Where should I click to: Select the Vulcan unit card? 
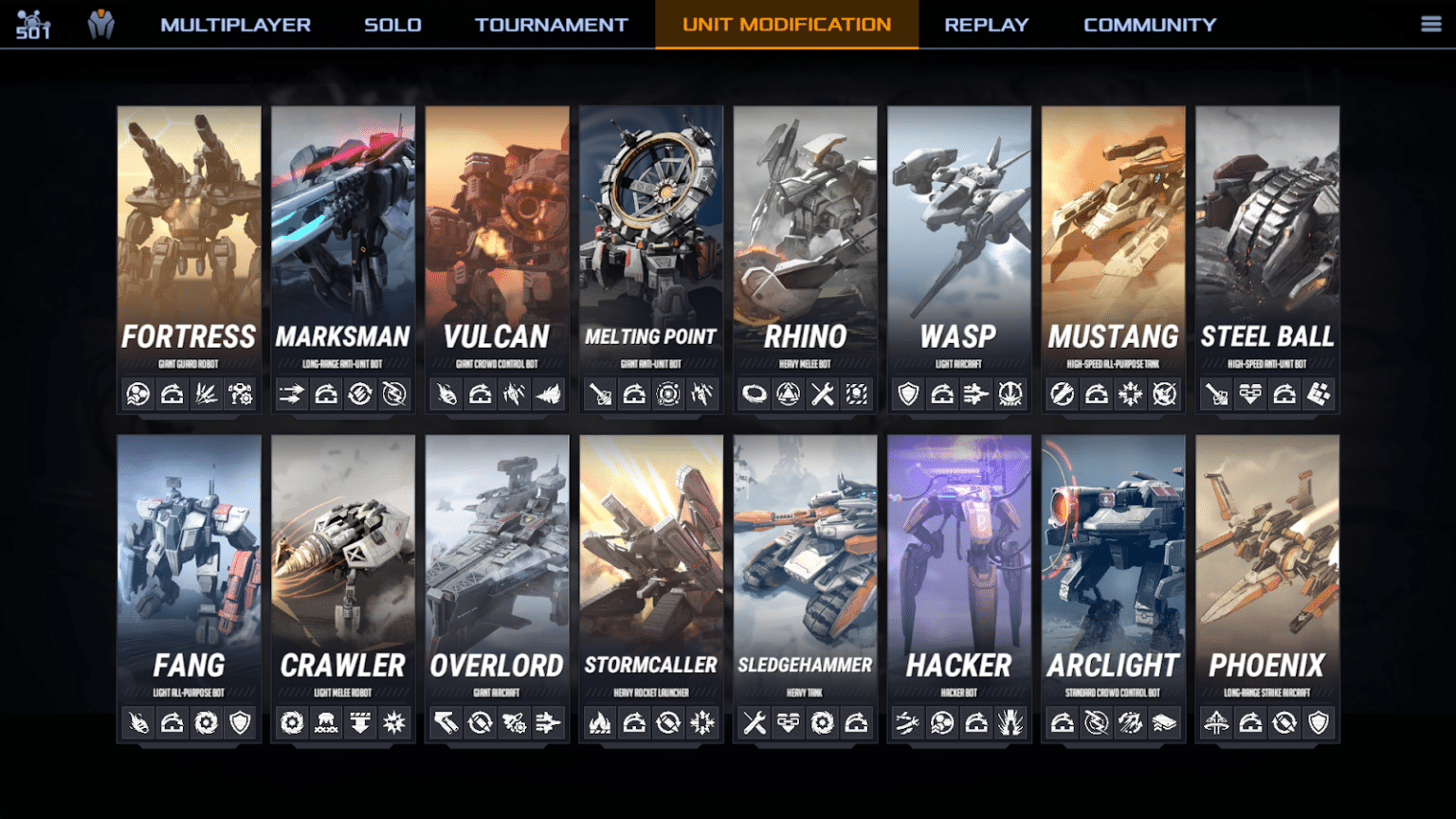(497, 237)
